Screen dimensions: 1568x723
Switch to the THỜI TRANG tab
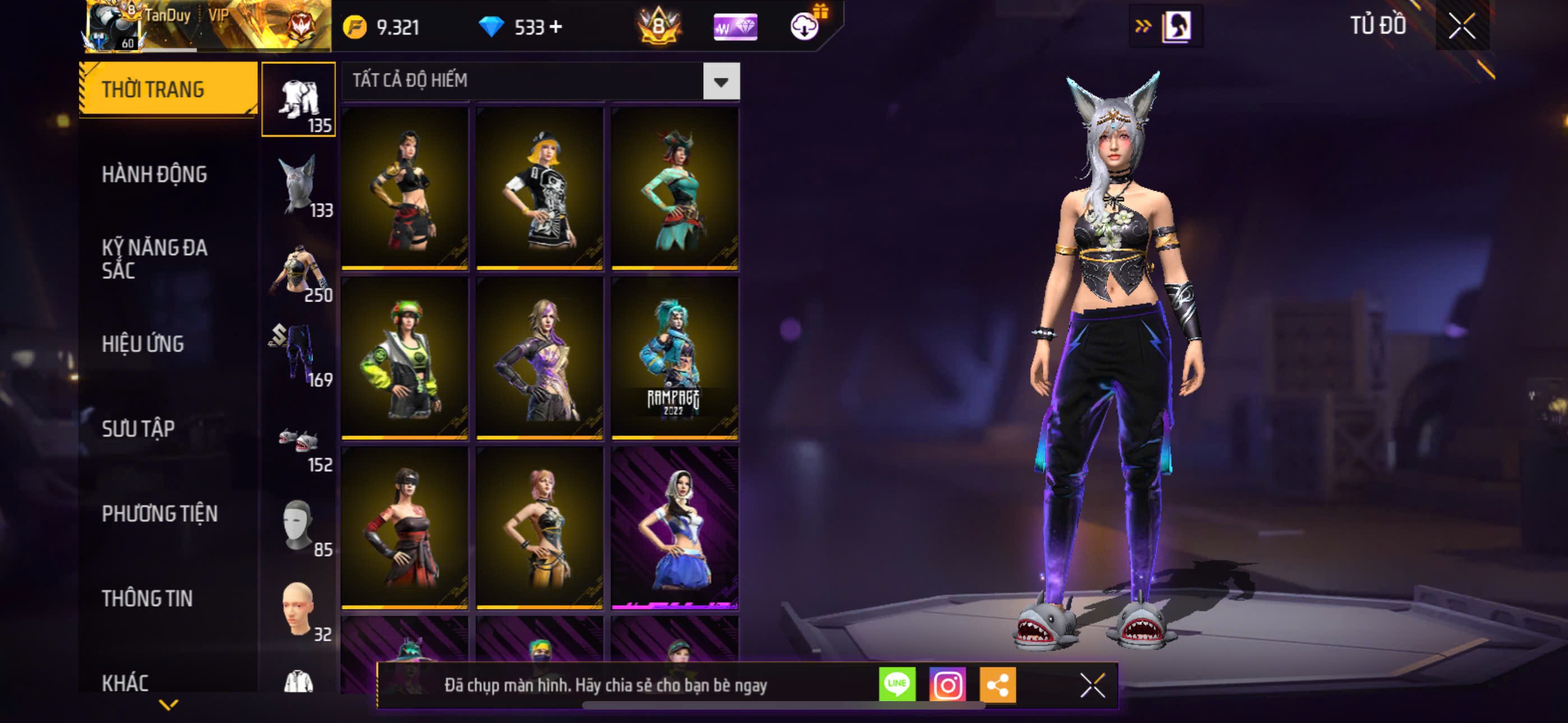coord(167,90)
